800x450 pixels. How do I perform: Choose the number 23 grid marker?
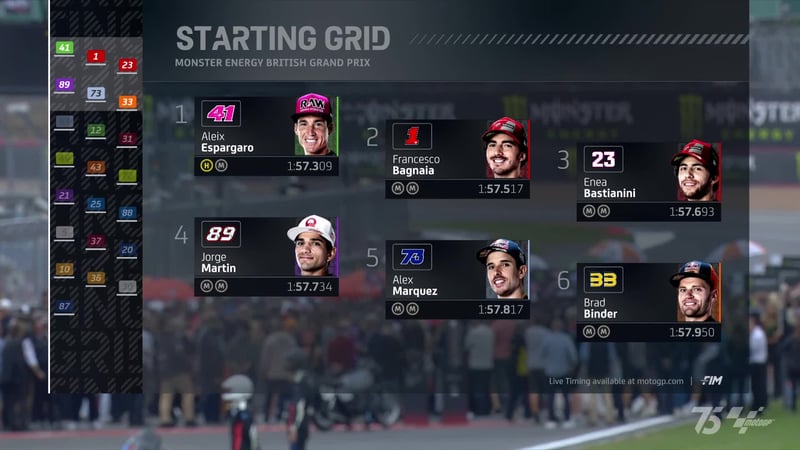coord(127,65)
